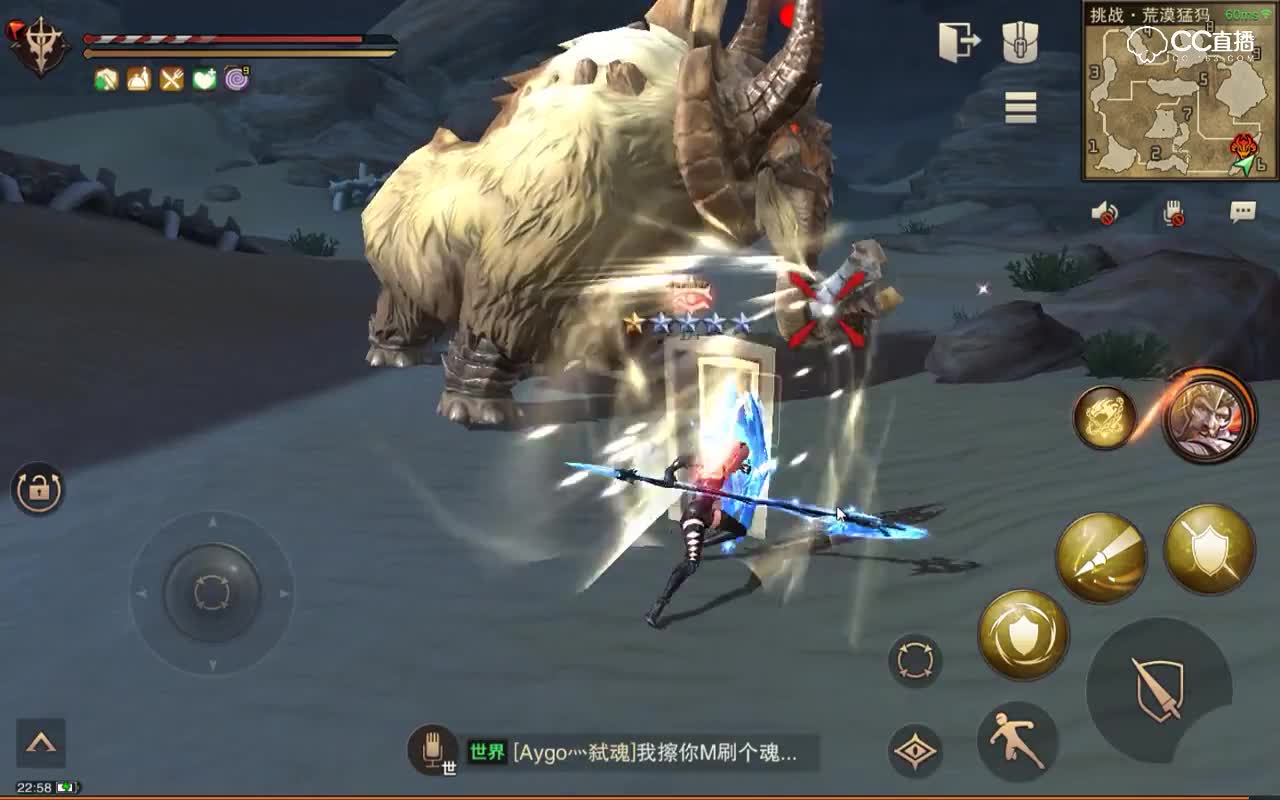Expand the bottom-left arrow panel

pyautogui.click(x=40, y=741)
